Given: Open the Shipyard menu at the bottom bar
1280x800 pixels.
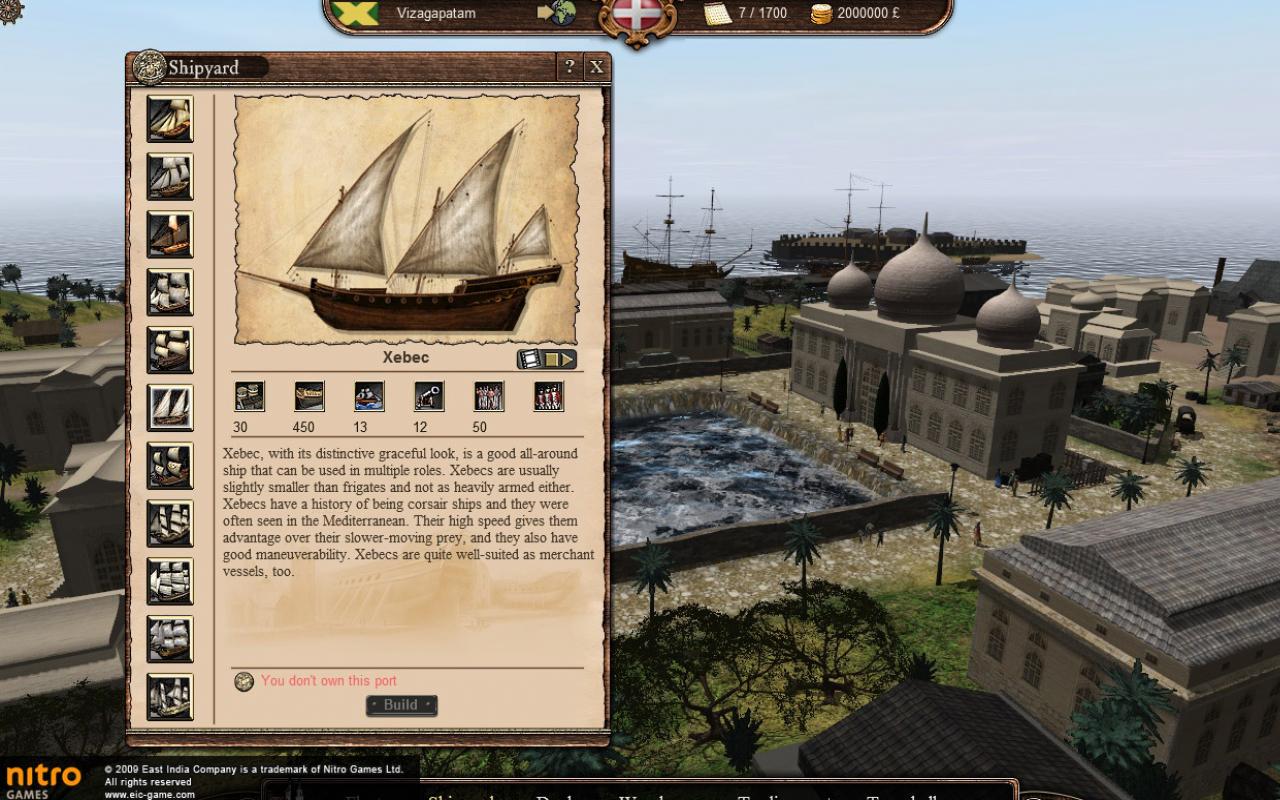Looking at the screenshot, I should [461, 793].
